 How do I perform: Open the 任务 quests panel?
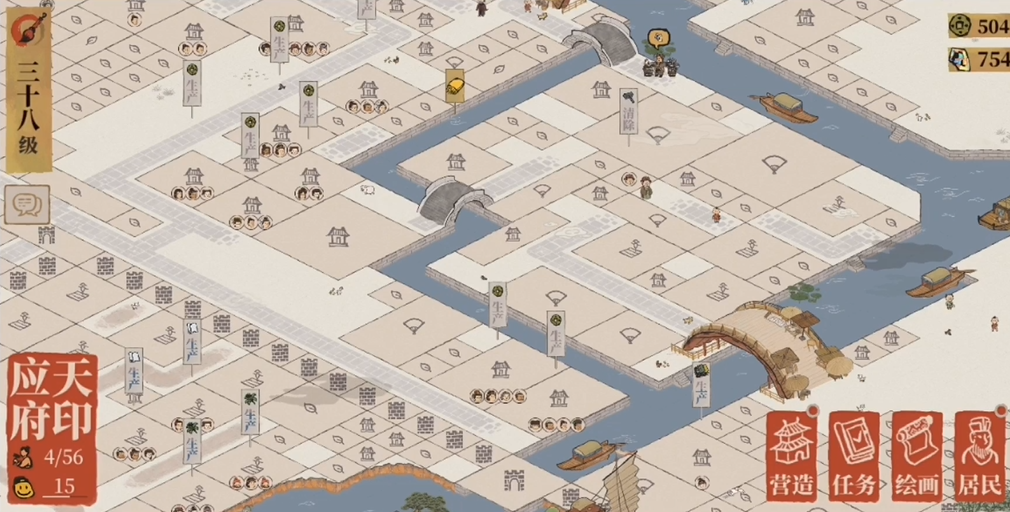pyautogui.click(x=854, y=456)
